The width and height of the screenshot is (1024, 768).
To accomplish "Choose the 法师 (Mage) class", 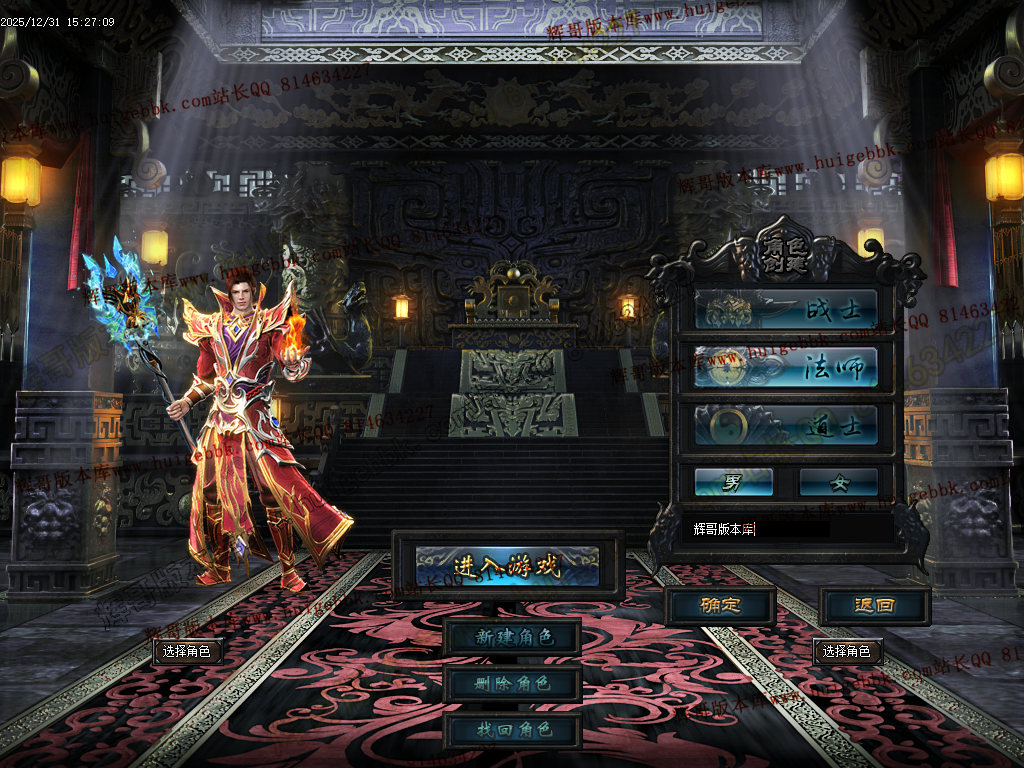I will click(x=786, y=367).
